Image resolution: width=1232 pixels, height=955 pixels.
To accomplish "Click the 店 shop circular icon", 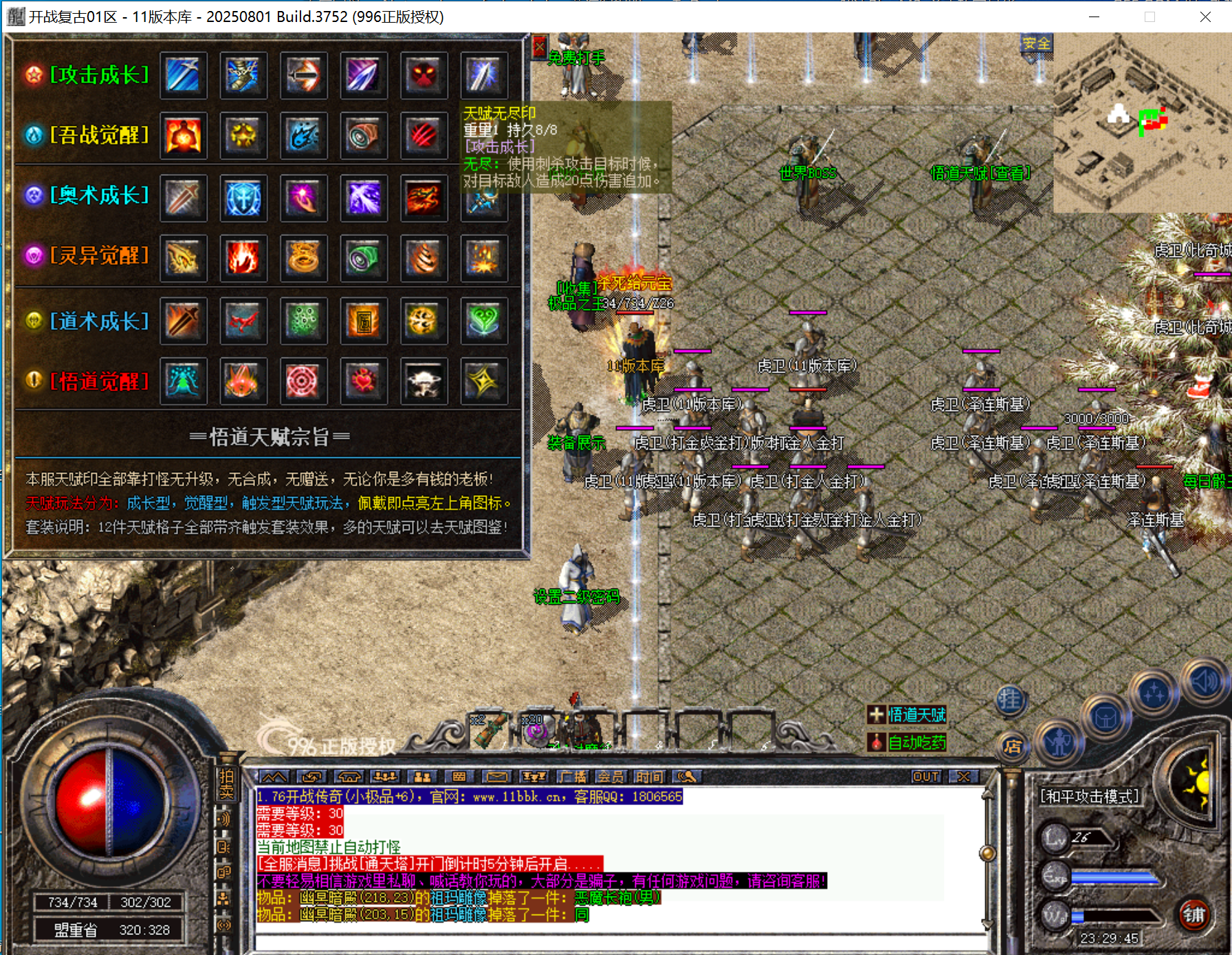I will pos(1013,747).
